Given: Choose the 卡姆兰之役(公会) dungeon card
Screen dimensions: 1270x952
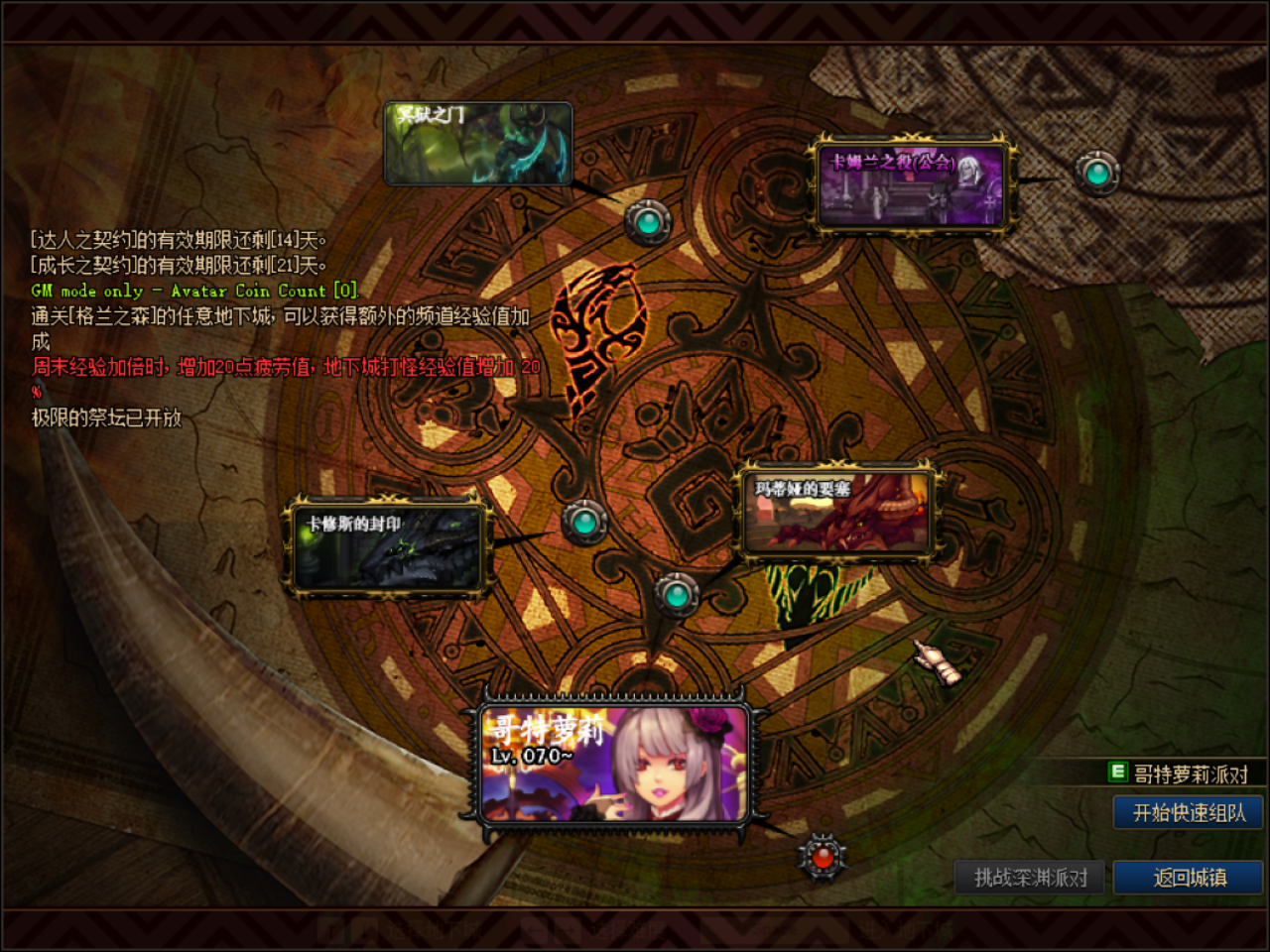Looking at the screenshot, I should tap(911, 186).
